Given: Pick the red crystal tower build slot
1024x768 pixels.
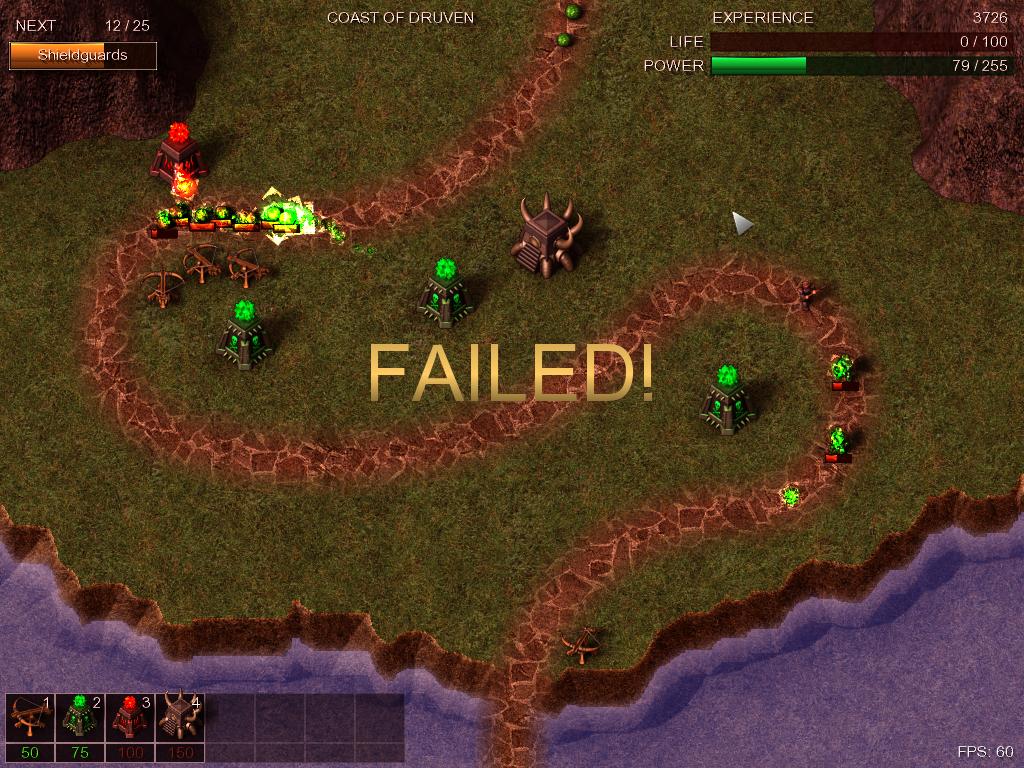Looking at the screenshot, I should [130, 718].
